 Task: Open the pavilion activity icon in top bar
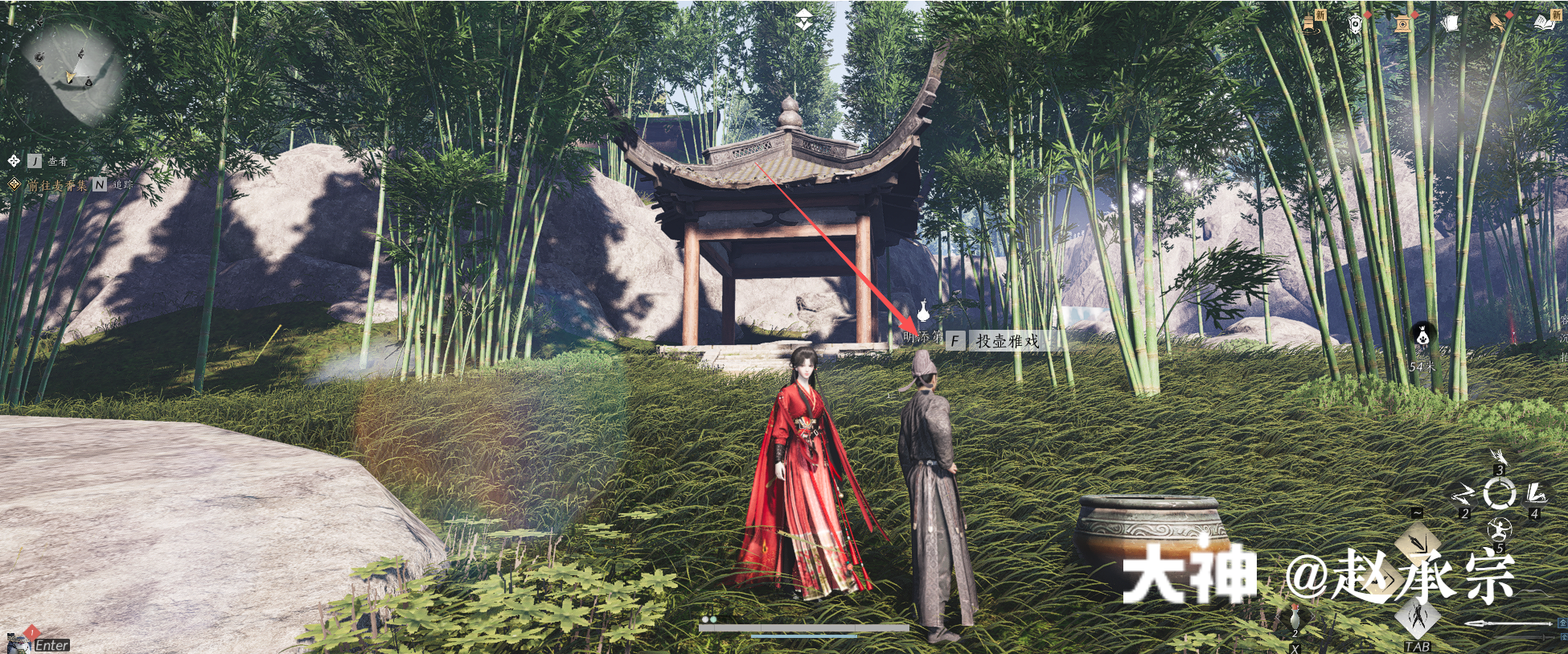1402,25
